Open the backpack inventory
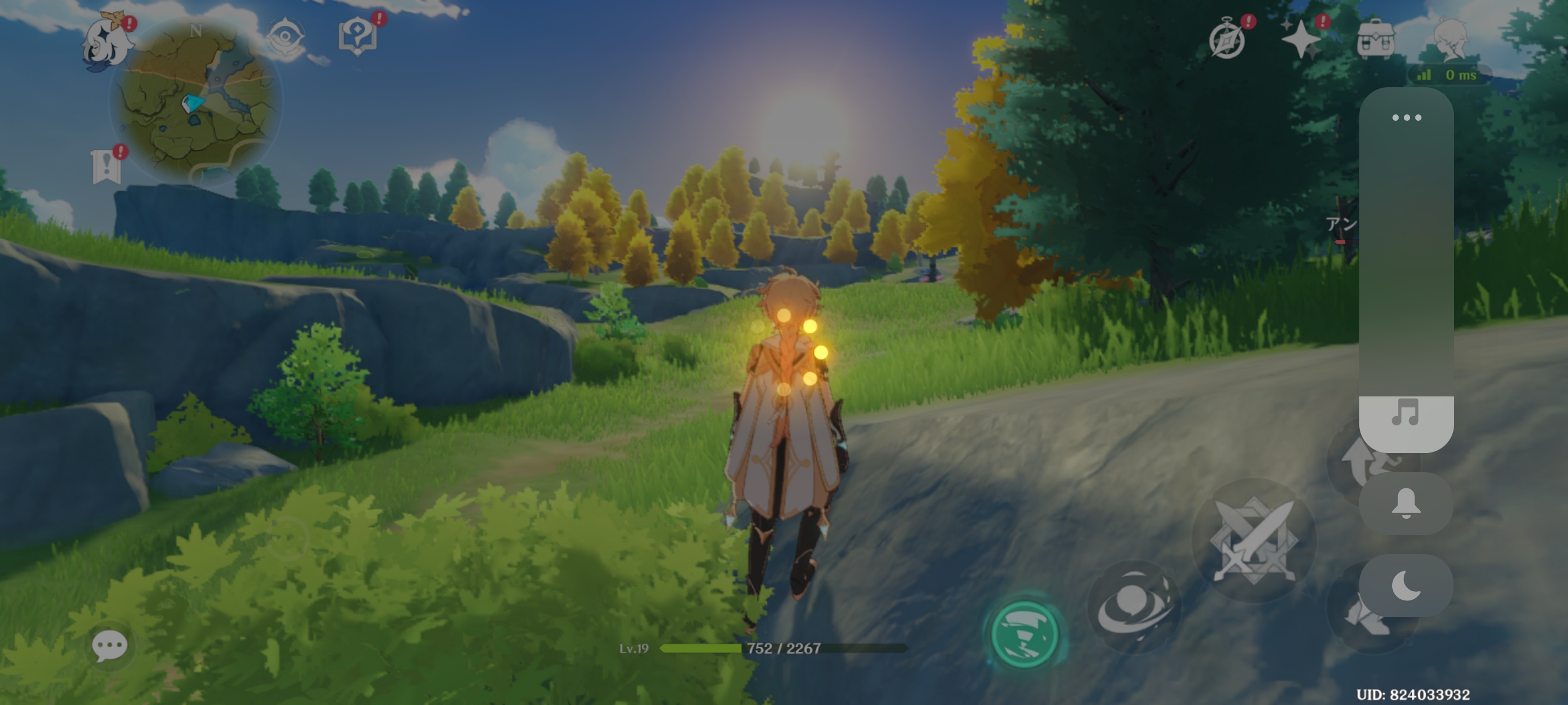Viewport: 1568px width, 705px height. [x=1375, y=39]
